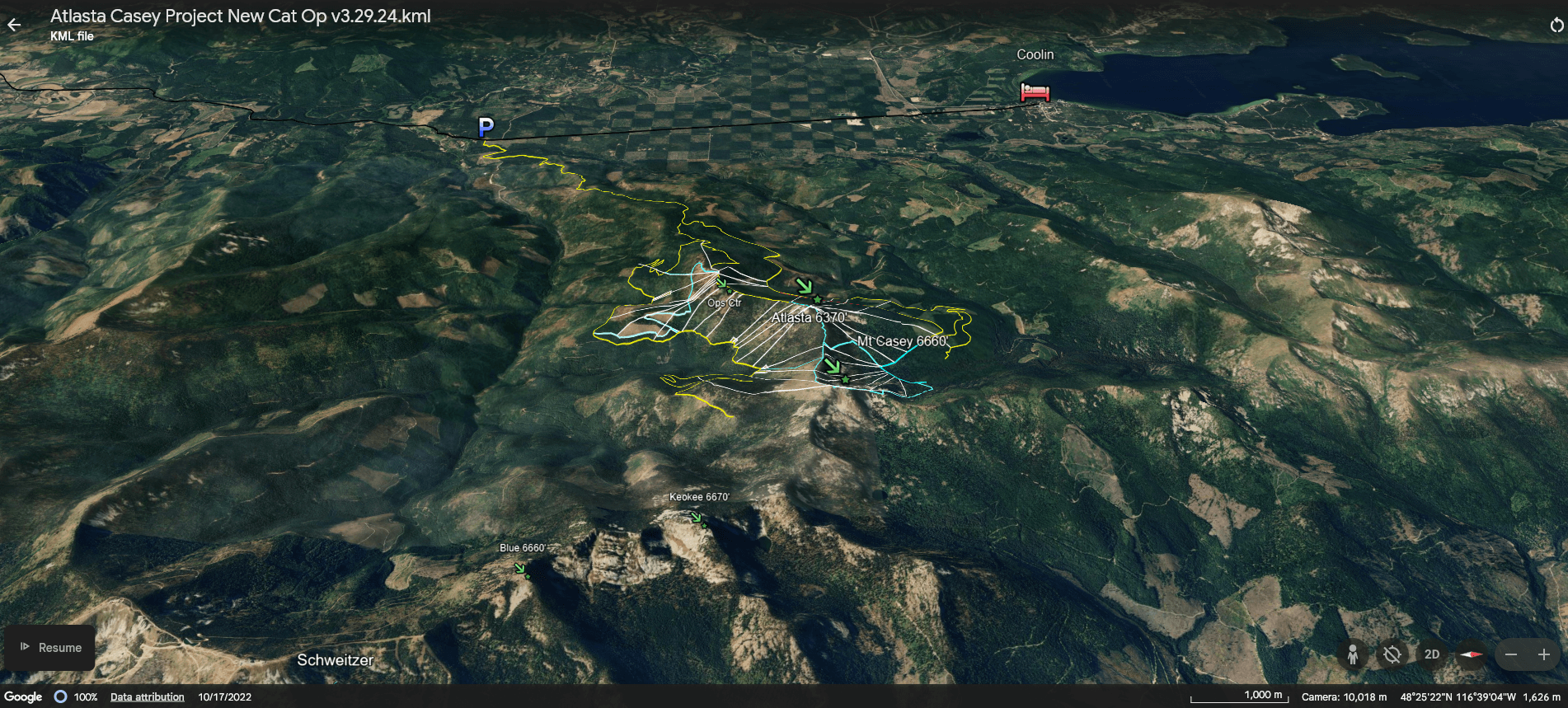Open the lodging placemark near Coolin
Screen dimensions: 1568x708
click(x=1032, y=92)
